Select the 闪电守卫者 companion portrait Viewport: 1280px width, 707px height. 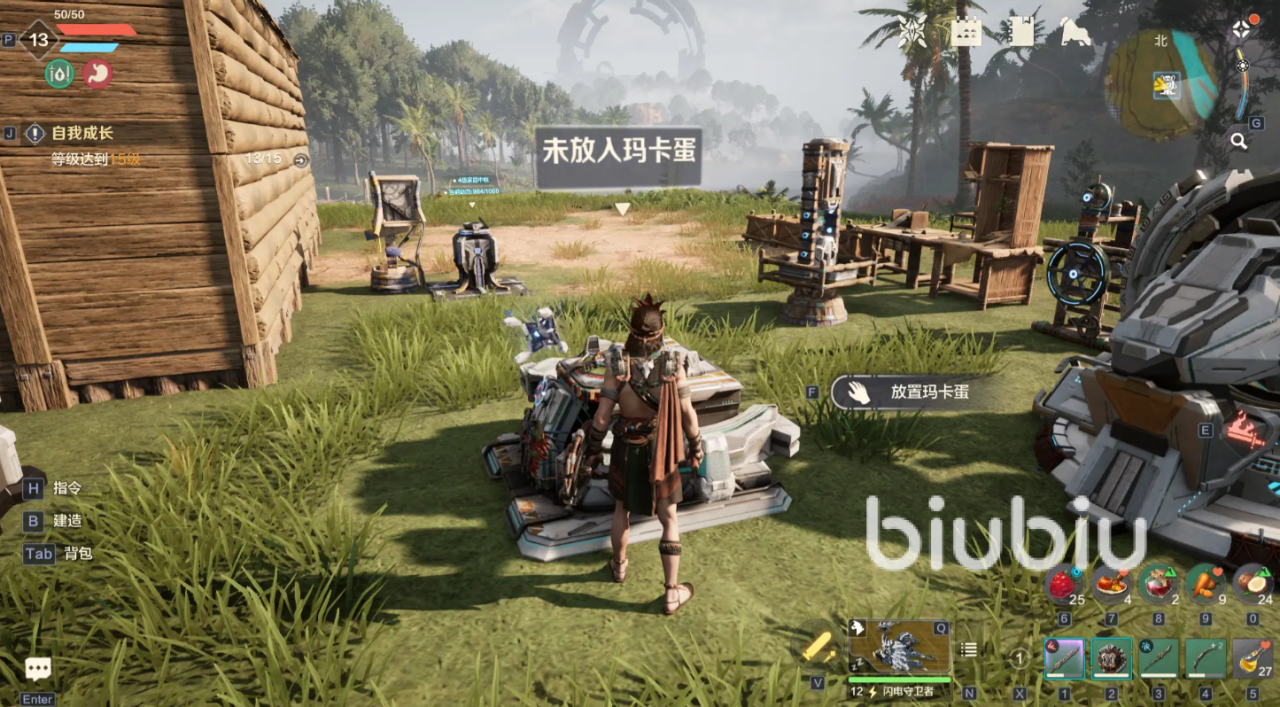[x=899, y=647]
